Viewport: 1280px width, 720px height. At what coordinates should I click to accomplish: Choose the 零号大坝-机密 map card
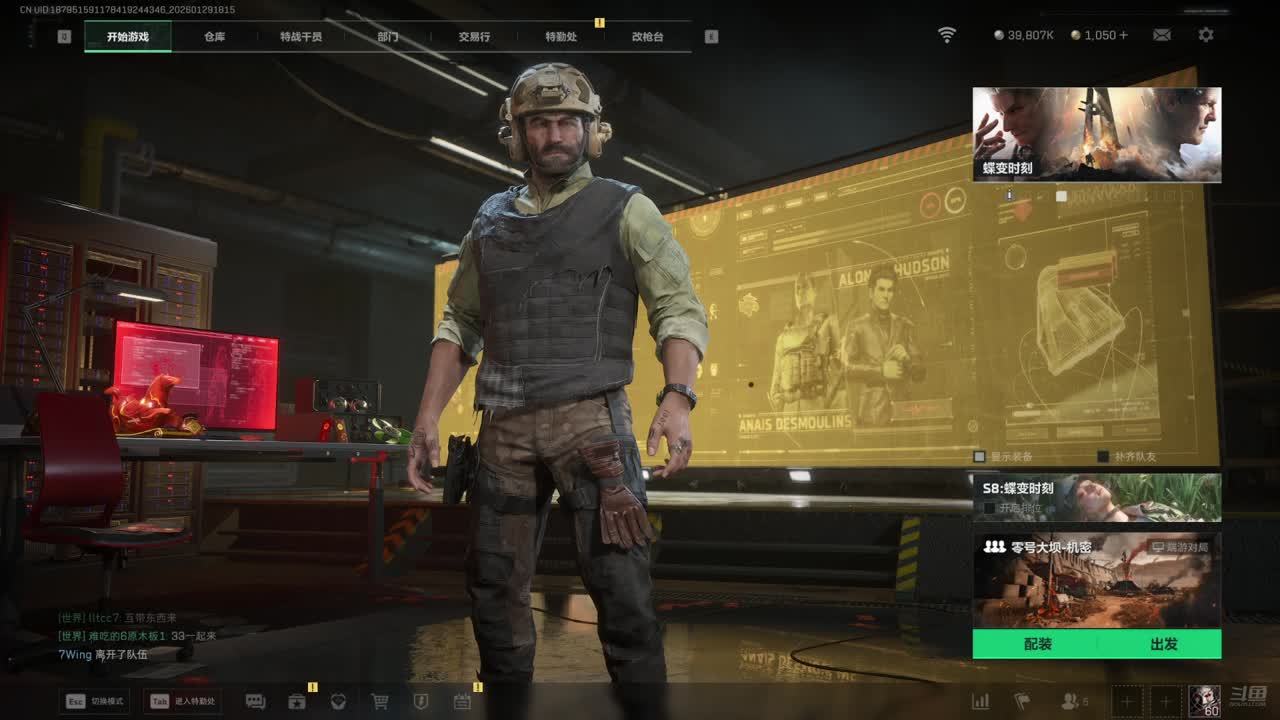coord(1096,580)
